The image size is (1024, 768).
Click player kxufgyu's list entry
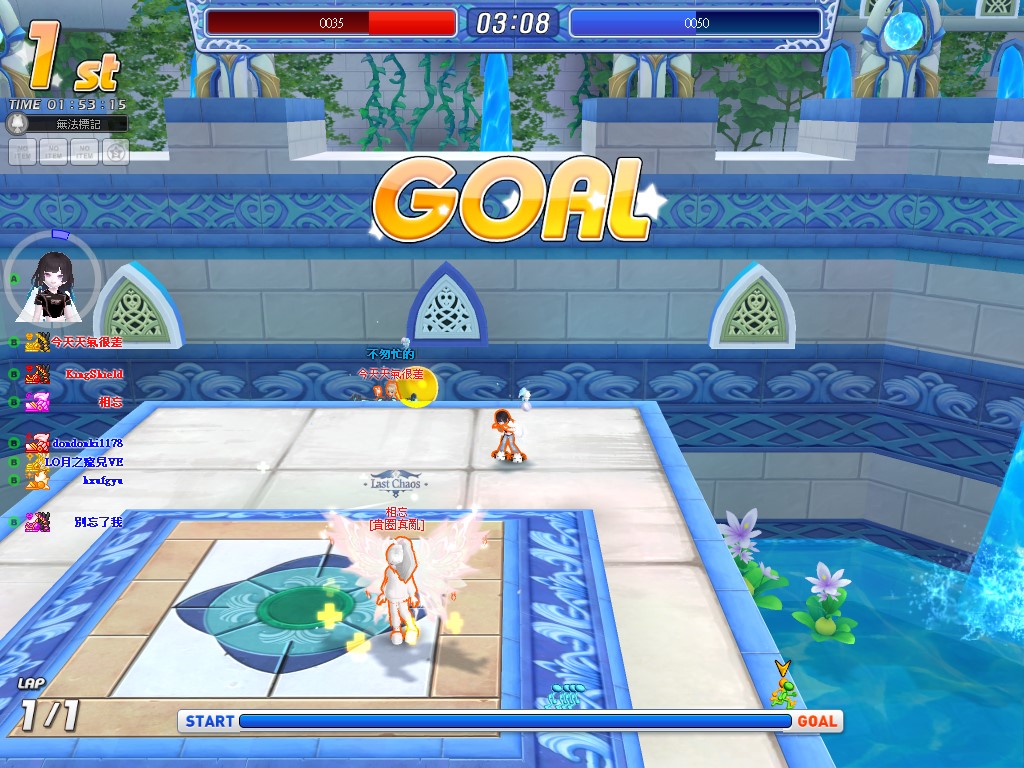pos(102,480)
